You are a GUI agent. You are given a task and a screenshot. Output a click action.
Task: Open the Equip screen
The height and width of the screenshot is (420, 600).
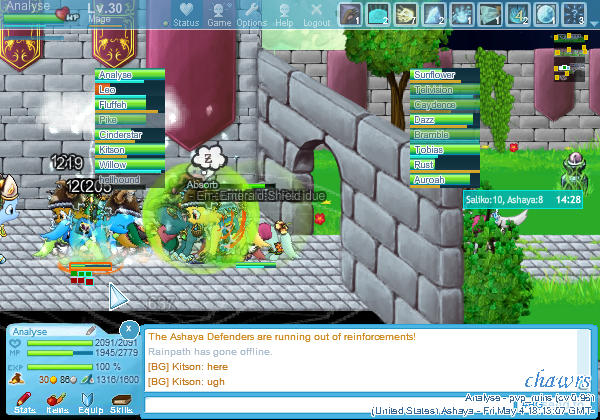90,403
